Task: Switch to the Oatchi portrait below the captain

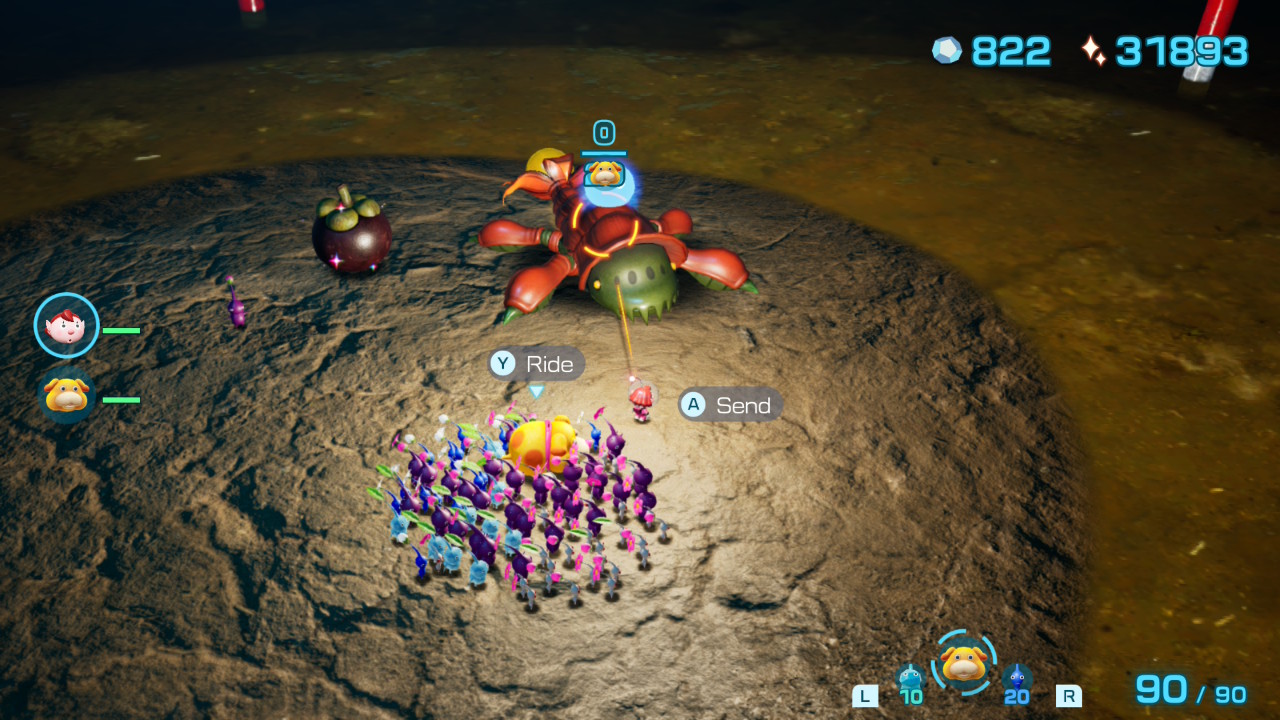Action: [67, 396]
